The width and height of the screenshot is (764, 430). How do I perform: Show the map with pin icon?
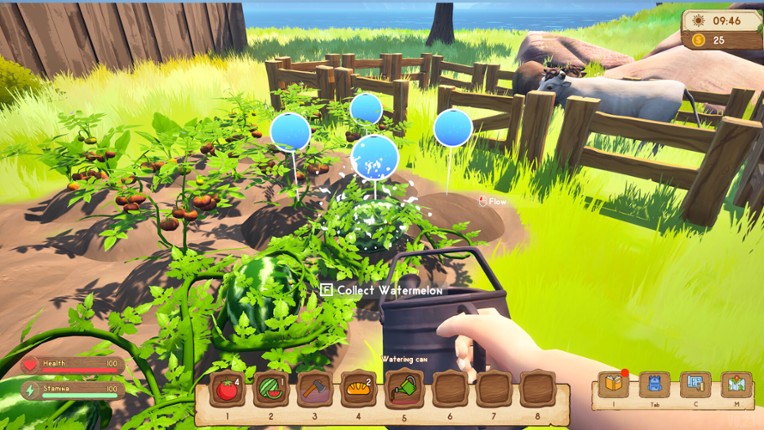point(735,384)
